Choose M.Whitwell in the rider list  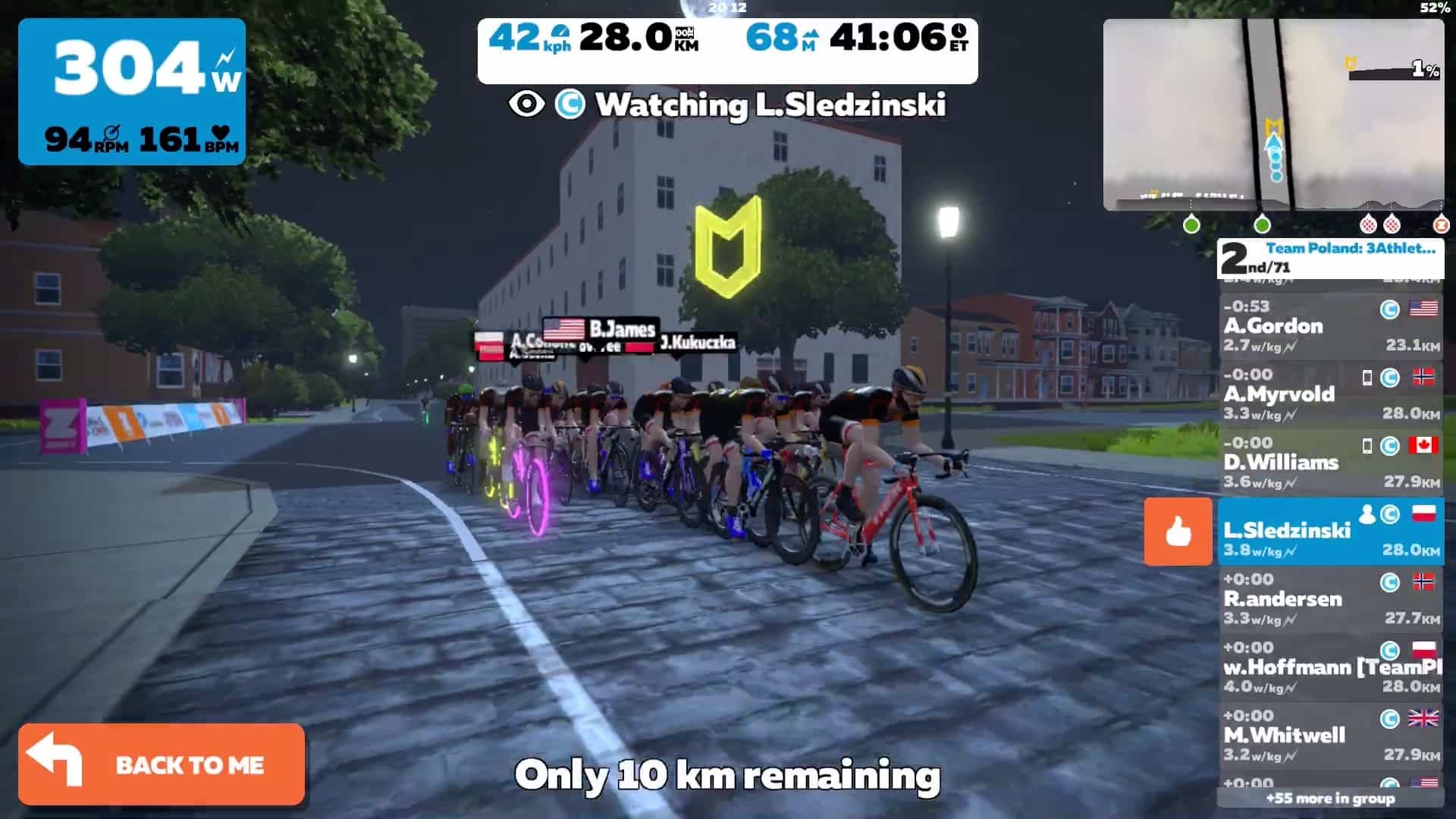point(1330,736)
